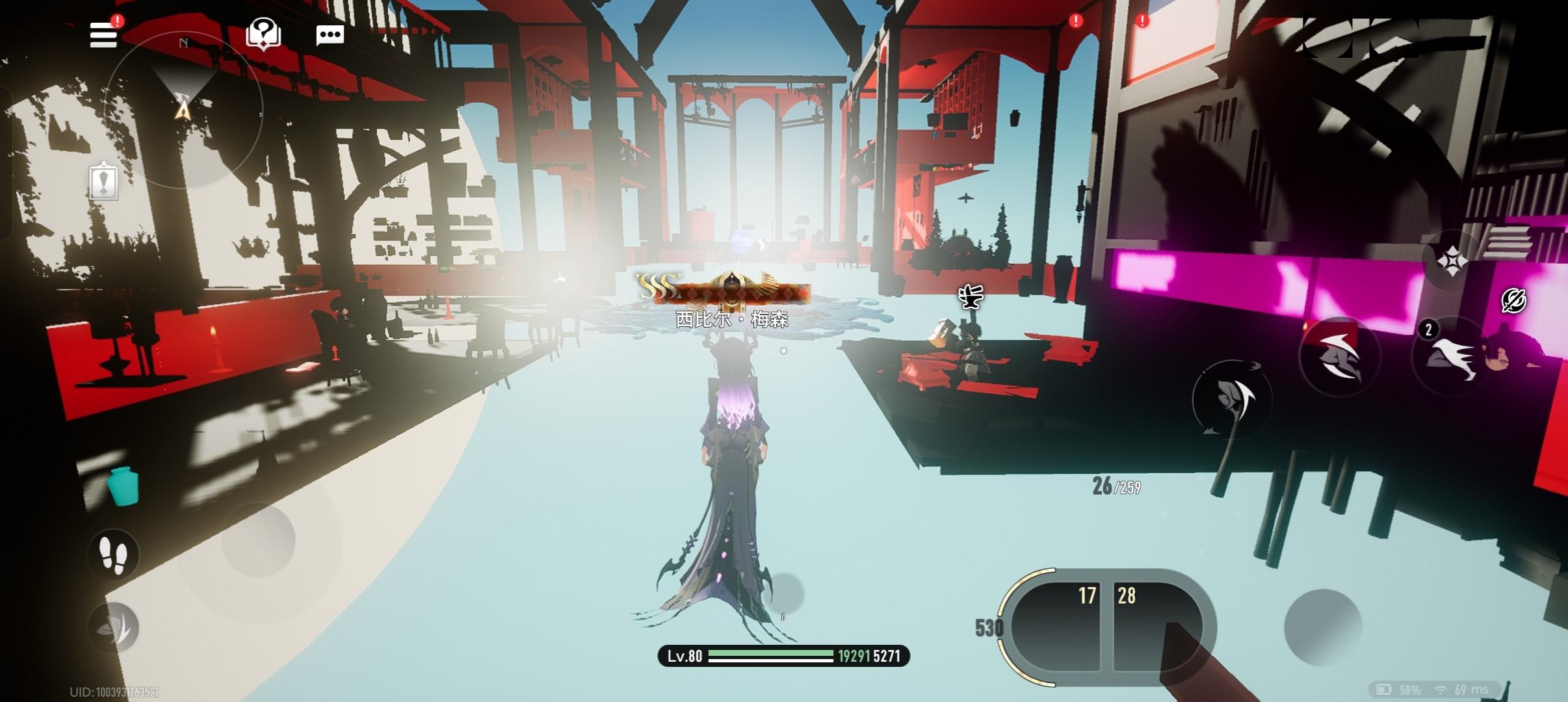Expand the circular compass minimap
1568x702 pixels.
tap(184, 110)
